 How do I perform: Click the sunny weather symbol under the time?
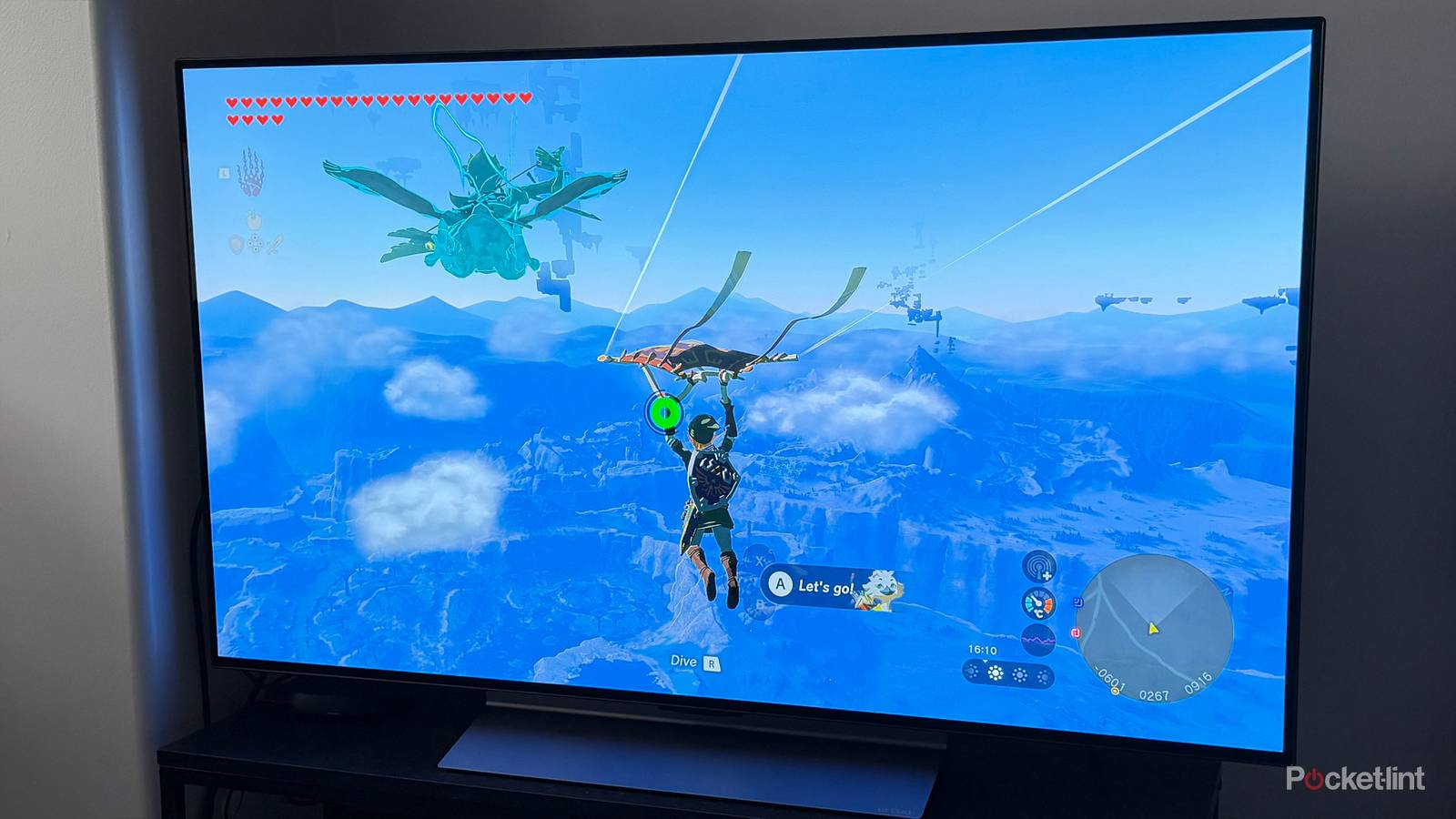[995, 672]
